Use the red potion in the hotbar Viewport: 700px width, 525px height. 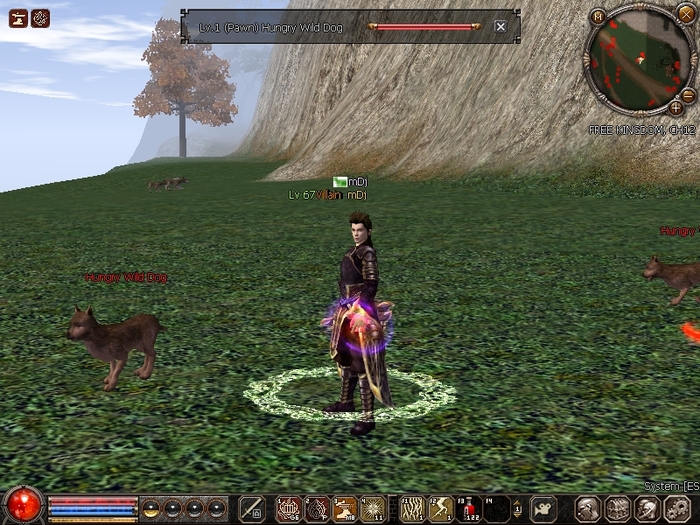tap(469, 508)
